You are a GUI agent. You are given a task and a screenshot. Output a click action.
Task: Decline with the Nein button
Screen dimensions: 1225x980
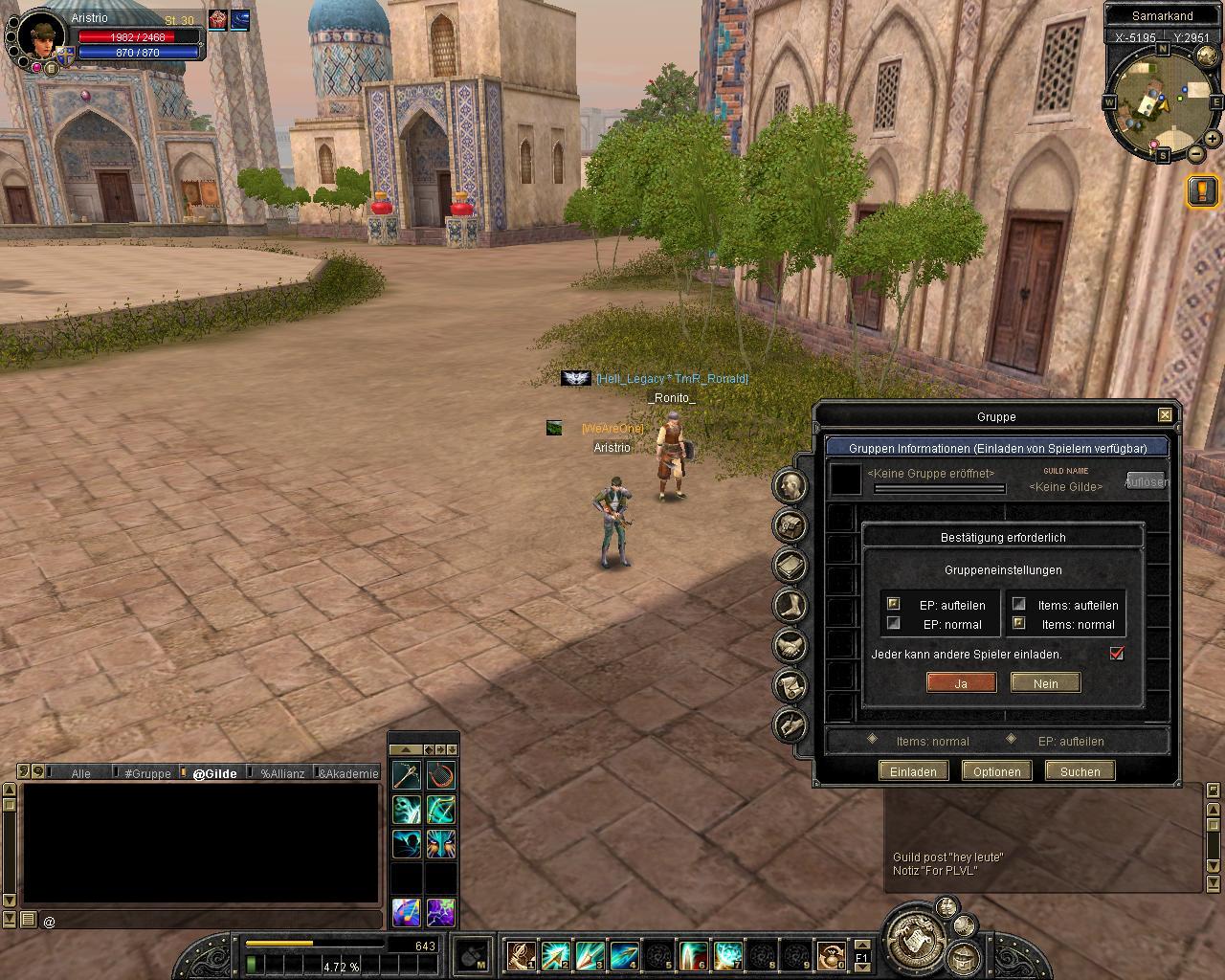pyautogui.click(x=1045, y=683)
